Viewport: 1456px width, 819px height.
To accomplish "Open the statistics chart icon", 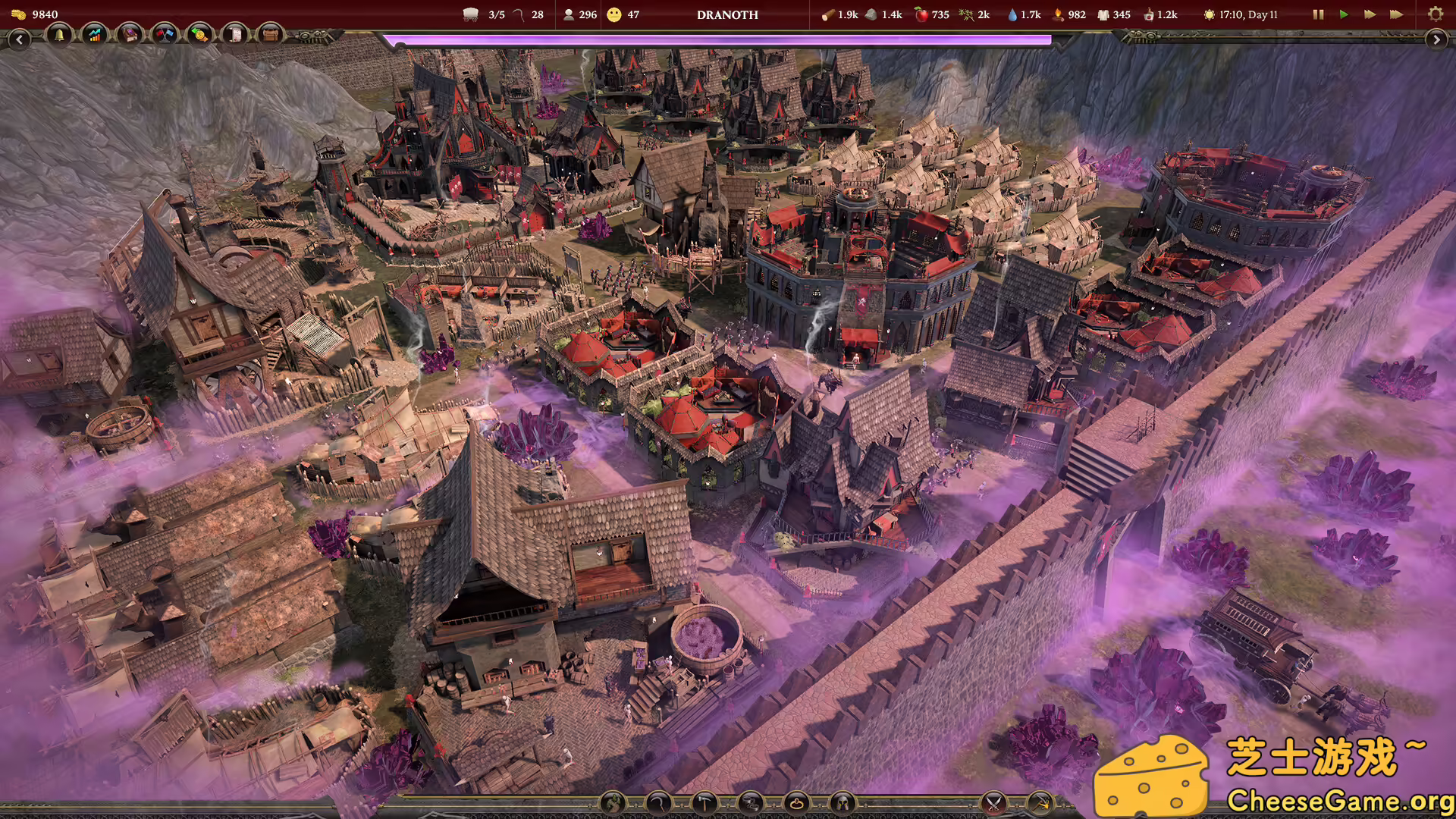I will 94,35.
